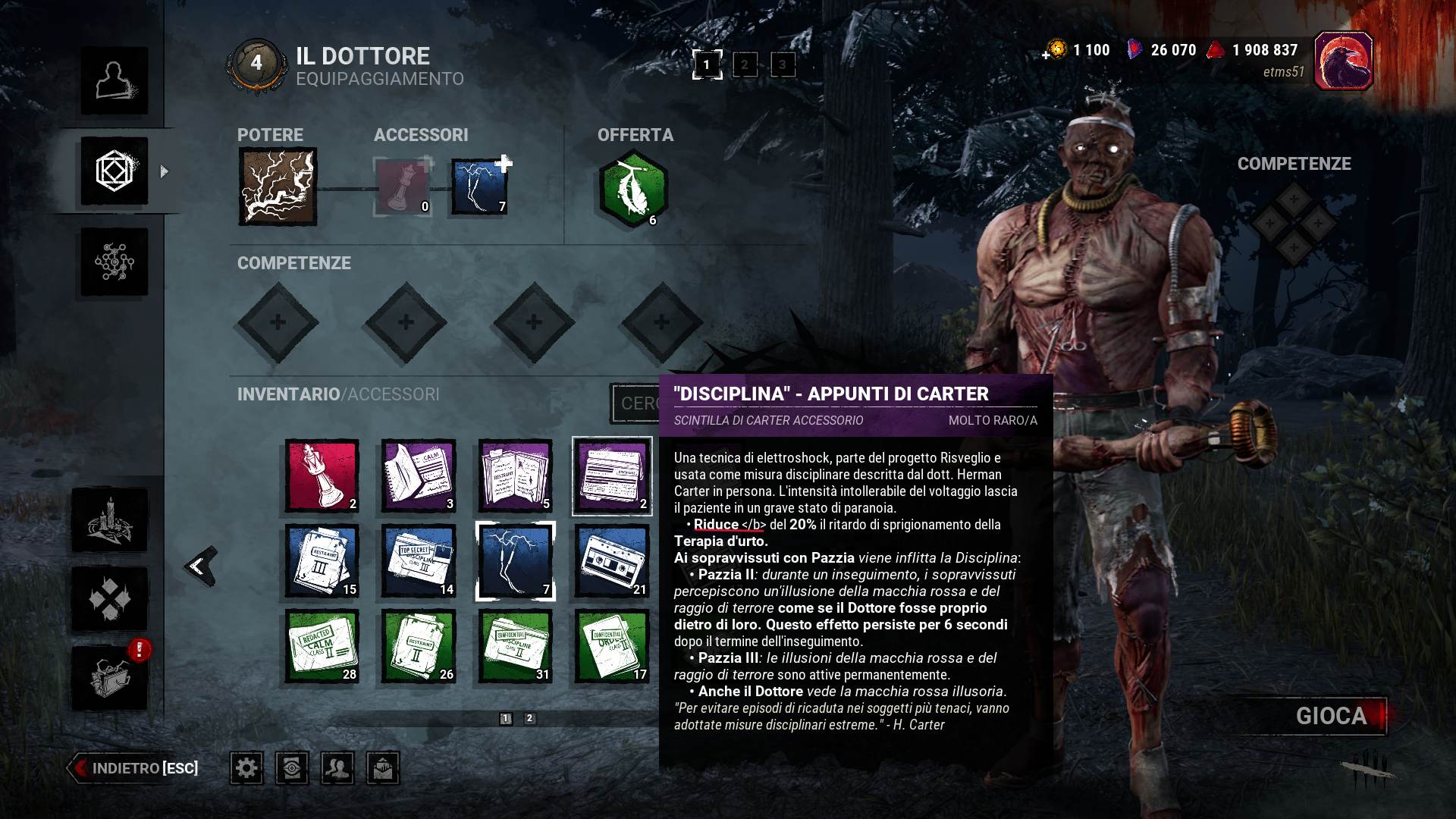
Task: Open Il Dottore's character info panel
Action: tap(115, 81)
